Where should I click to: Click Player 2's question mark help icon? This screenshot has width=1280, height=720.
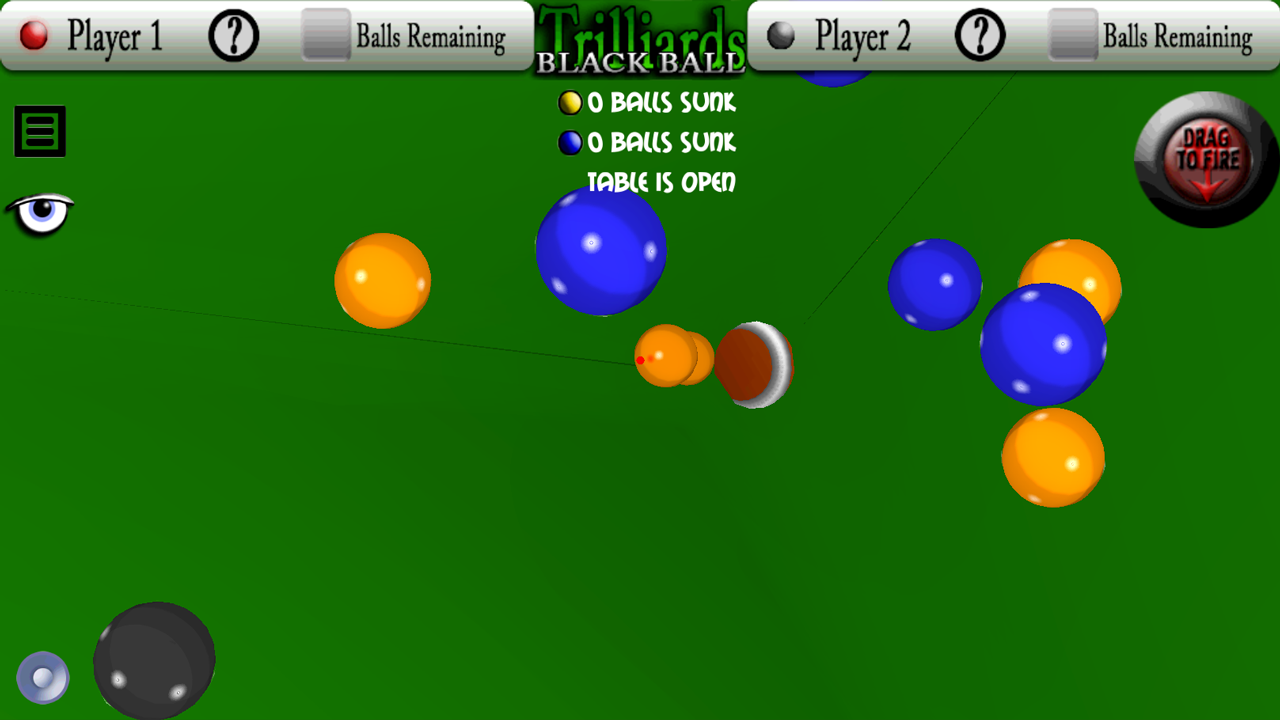977,37
